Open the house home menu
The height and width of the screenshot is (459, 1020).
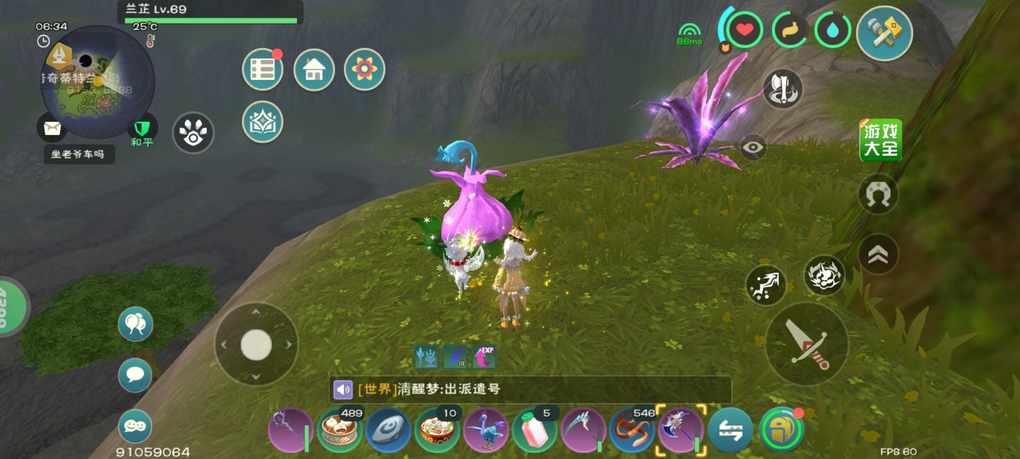(x=314, y=70)
